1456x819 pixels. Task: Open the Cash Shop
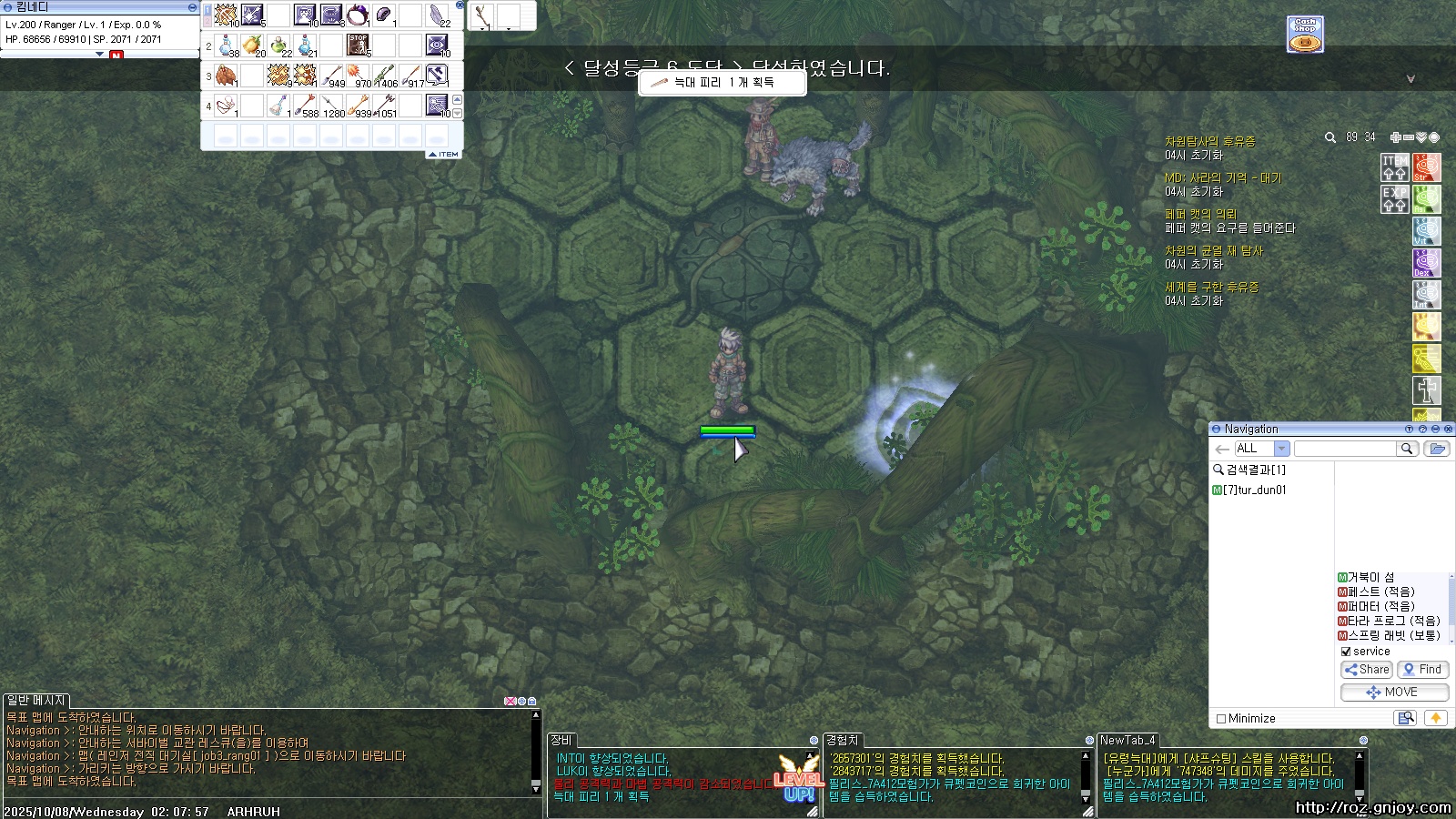pos(1305,35)
